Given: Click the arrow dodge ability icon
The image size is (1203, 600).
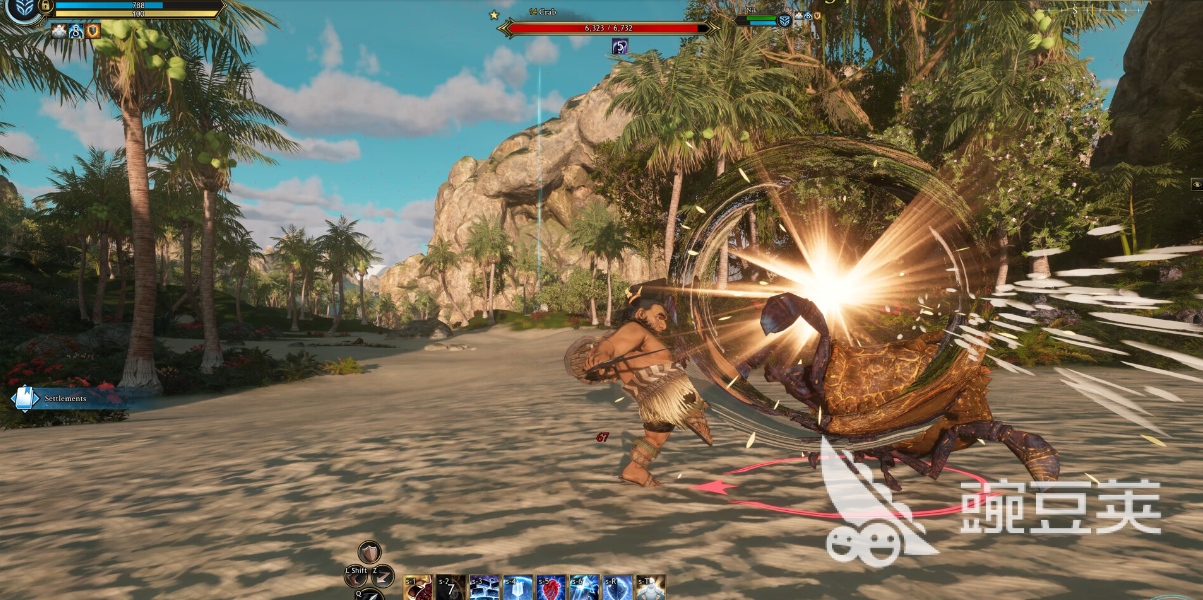Looking at the screenshot, I should 383,575.
